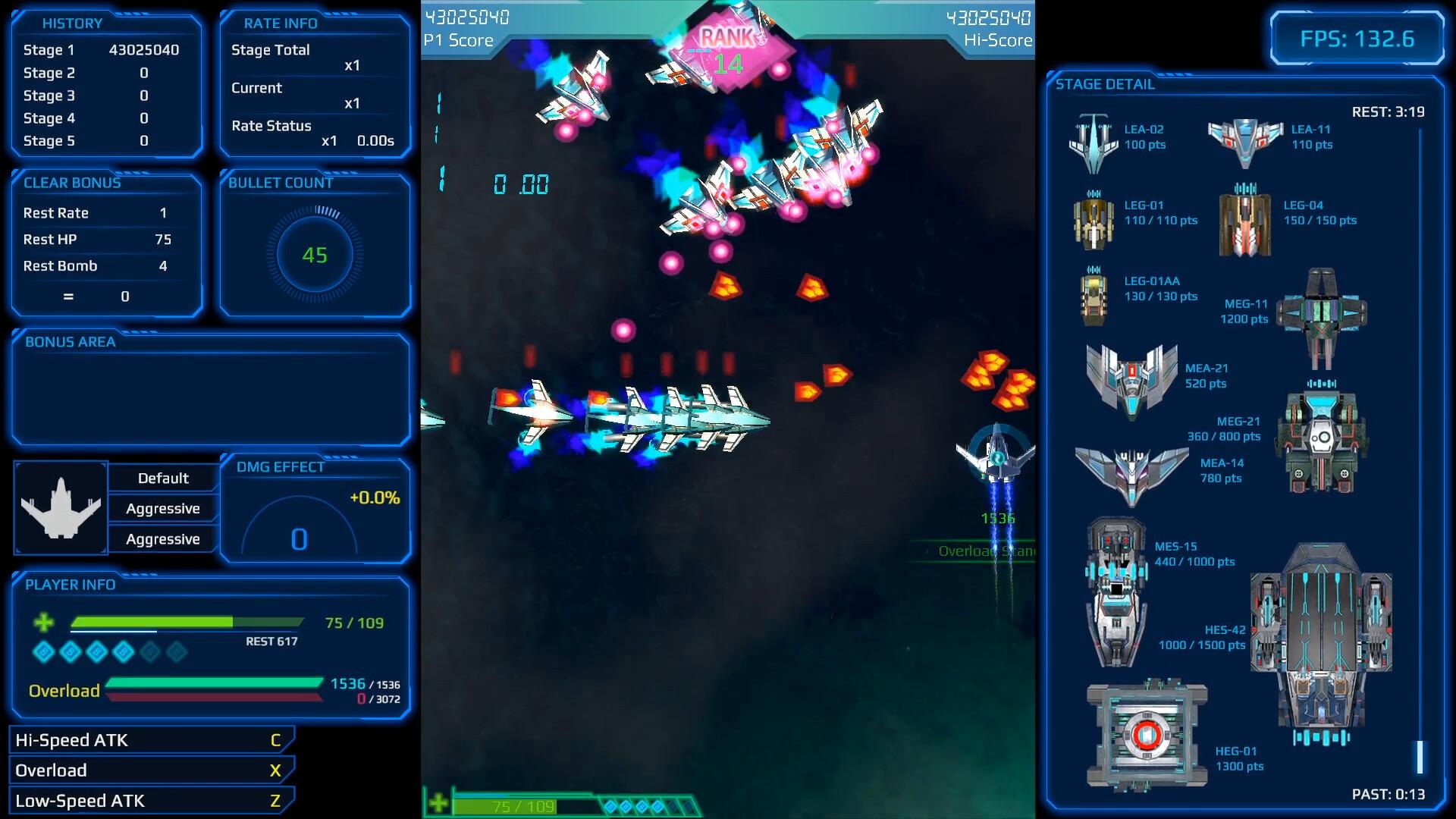The image size is (1456, 819).
Task: Select the MES-15 enemy ship
Action: pyautogui.click(x=1116, y=591)
